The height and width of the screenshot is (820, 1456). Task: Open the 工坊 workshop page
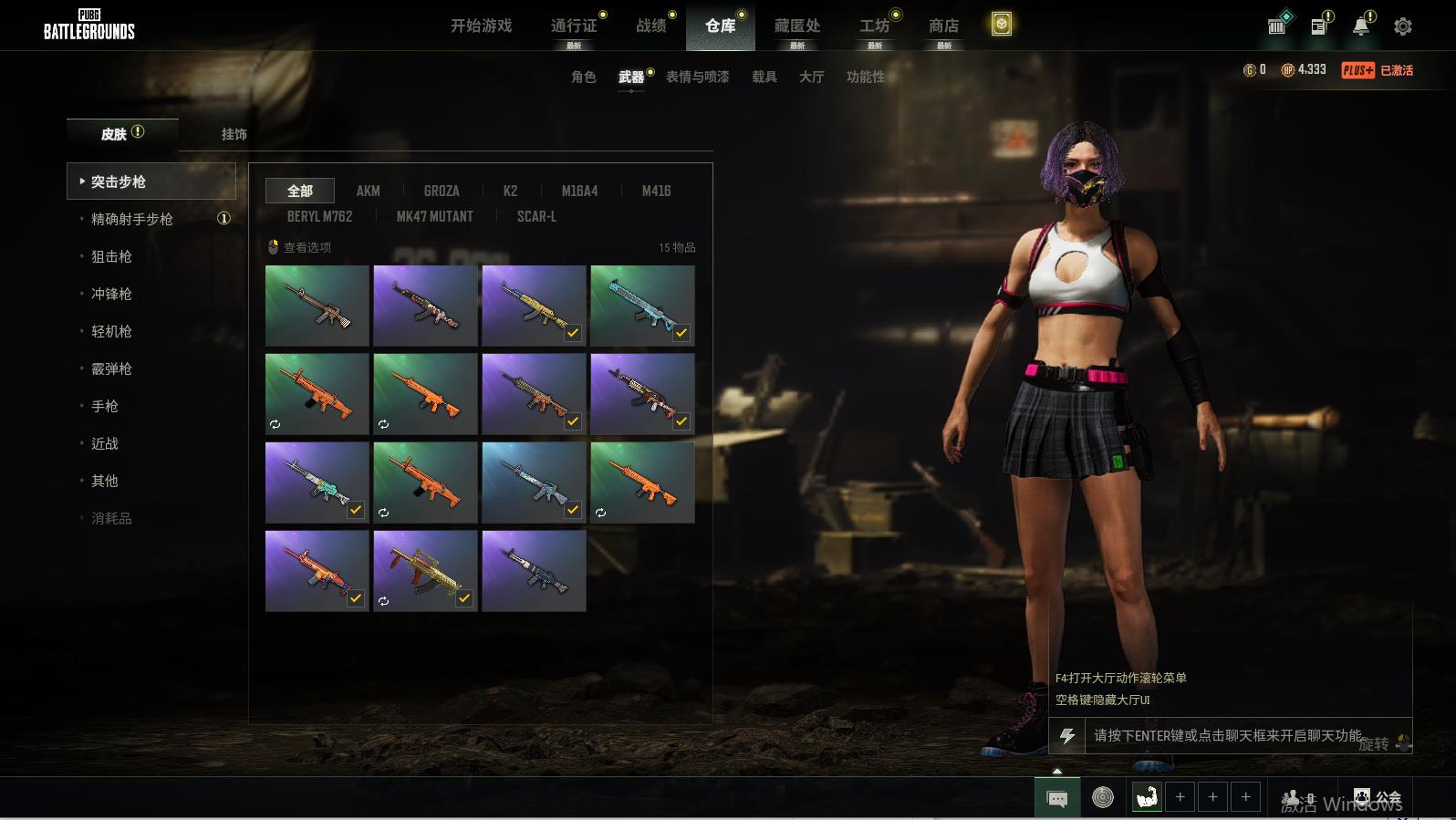tap(874, 26)
